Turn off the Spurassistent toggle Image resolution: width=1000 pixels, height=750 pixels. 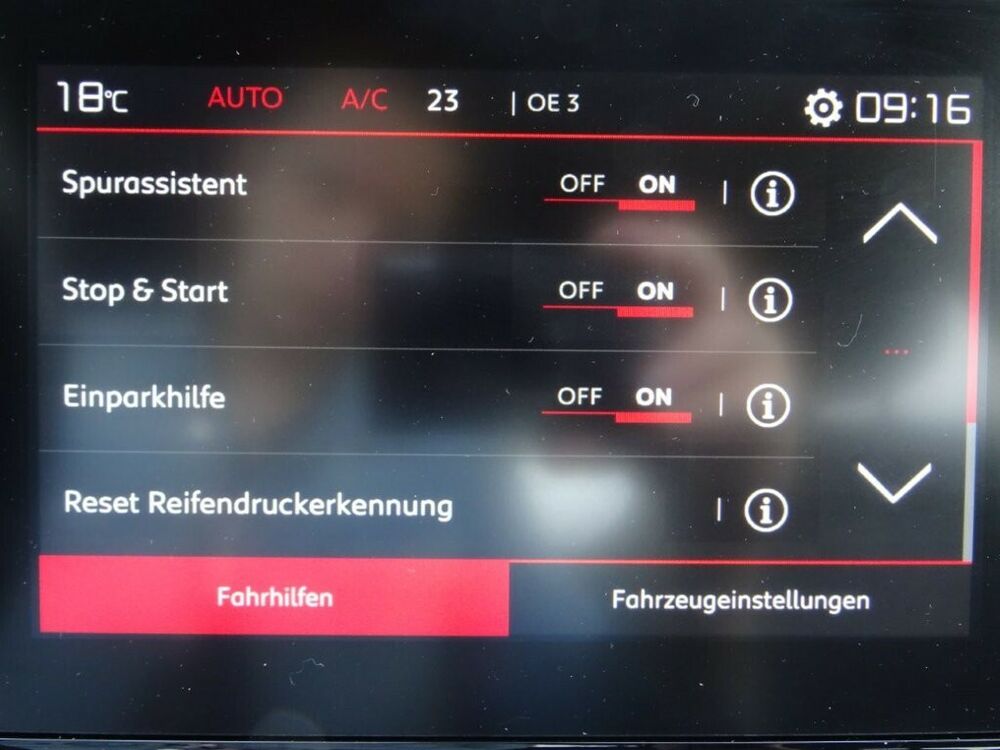582,185
